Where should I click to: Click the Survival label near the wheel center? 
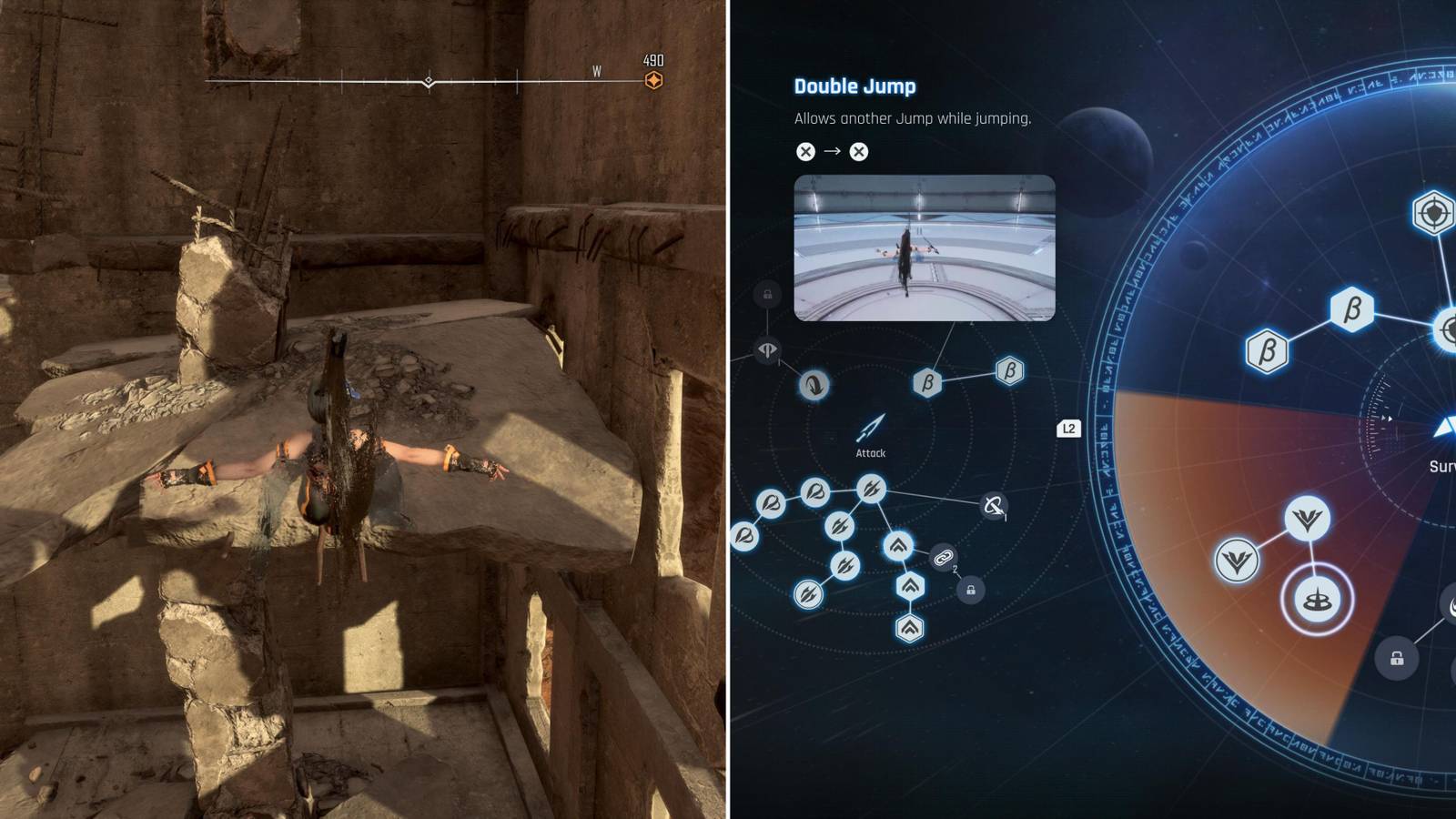coord(1444,465)
